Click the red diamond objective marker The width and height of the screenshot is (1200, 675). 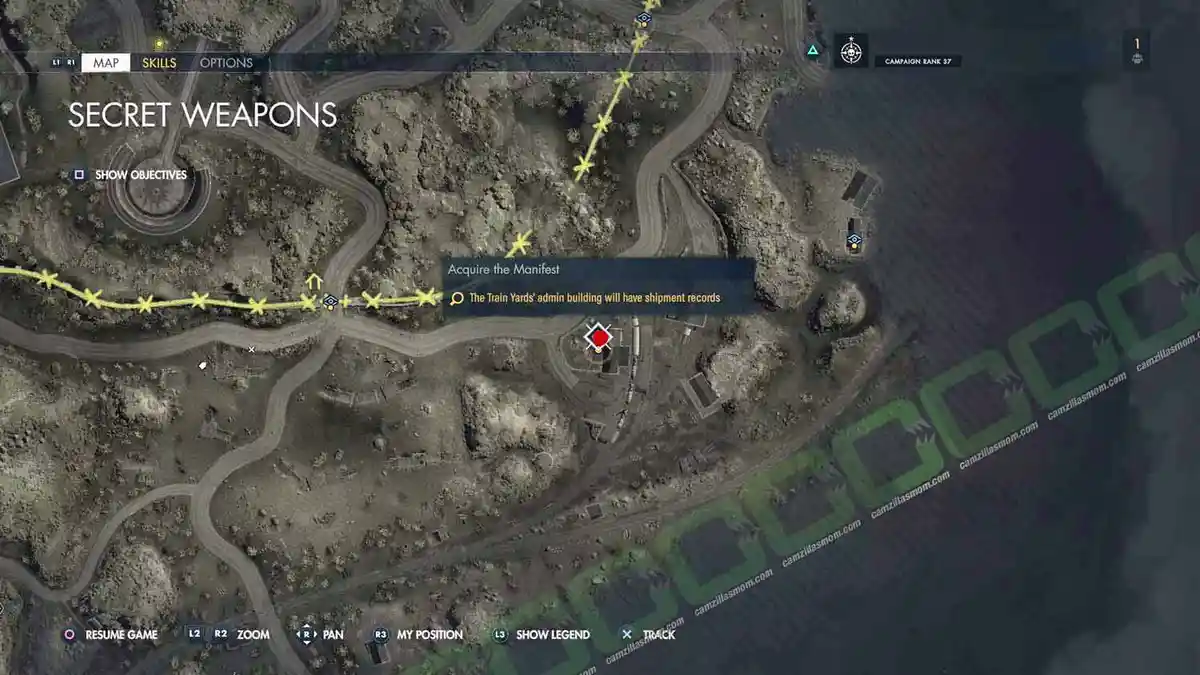tap(598, 339)
